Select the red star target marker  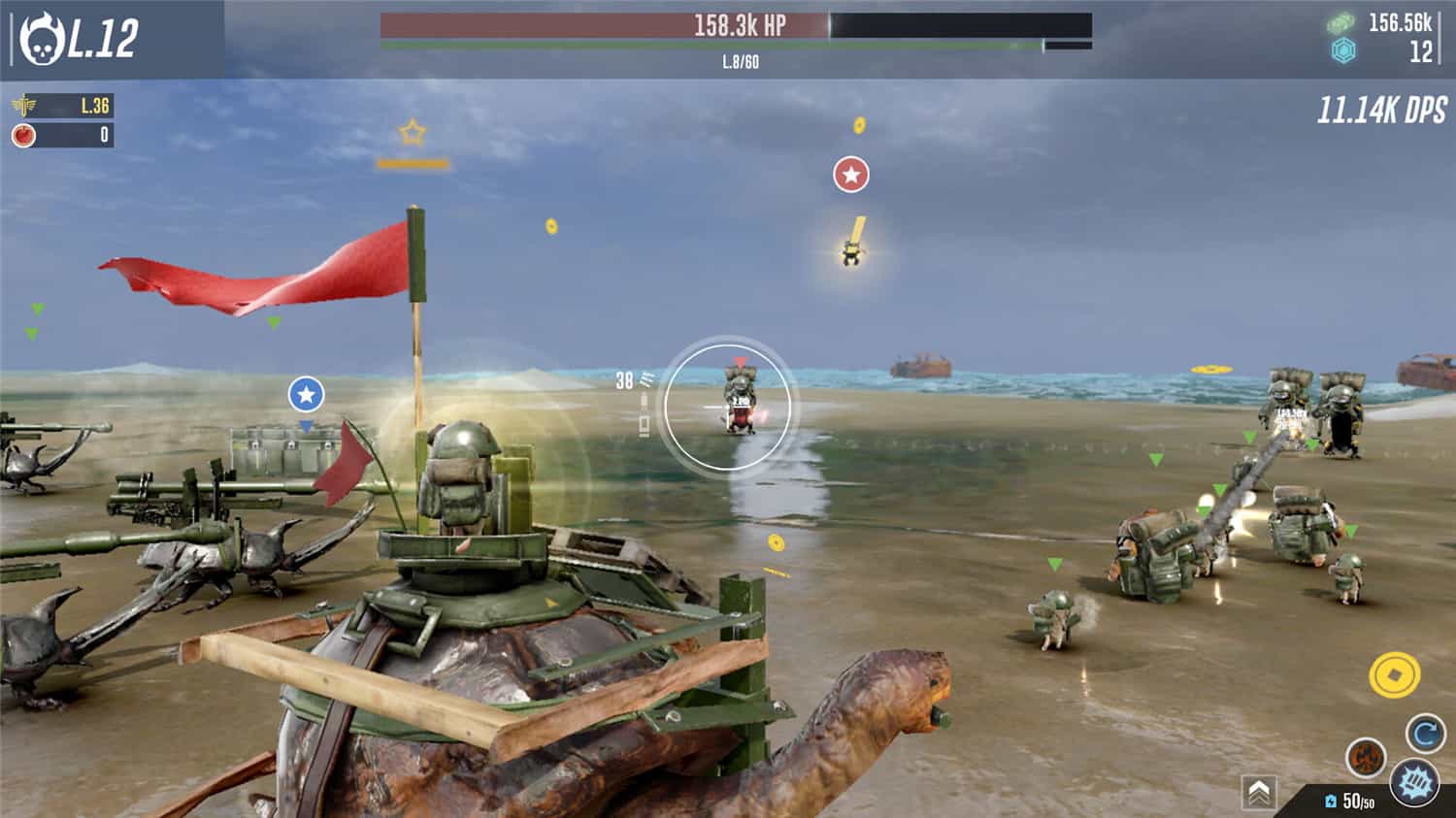(851, 175)
